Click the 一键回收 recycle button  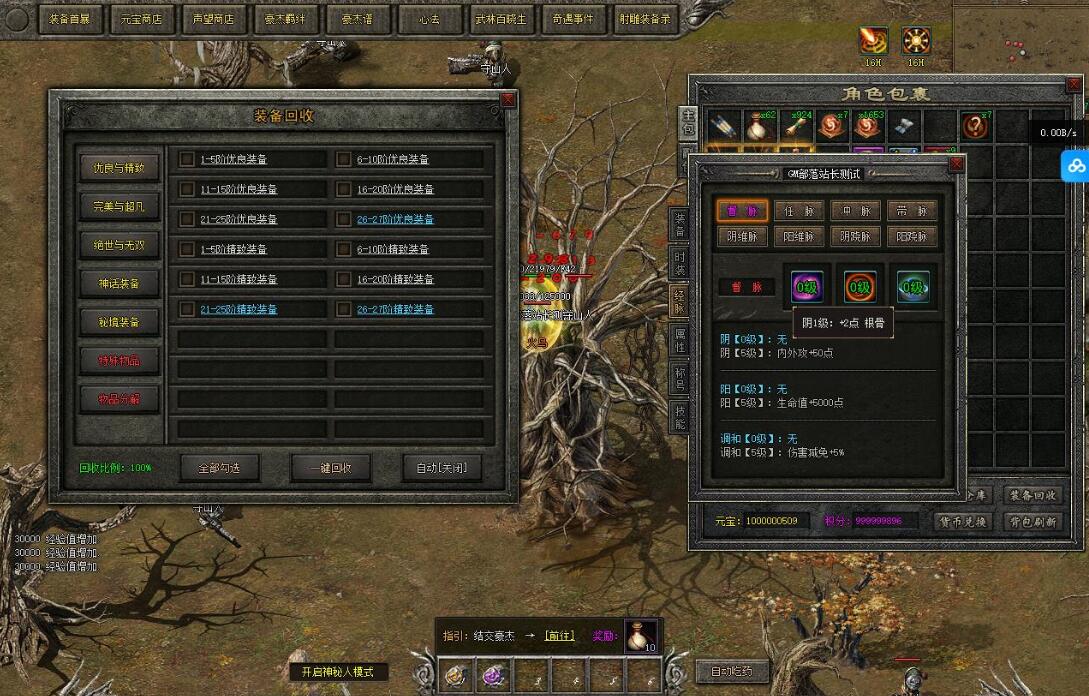(x=331, y=467)
